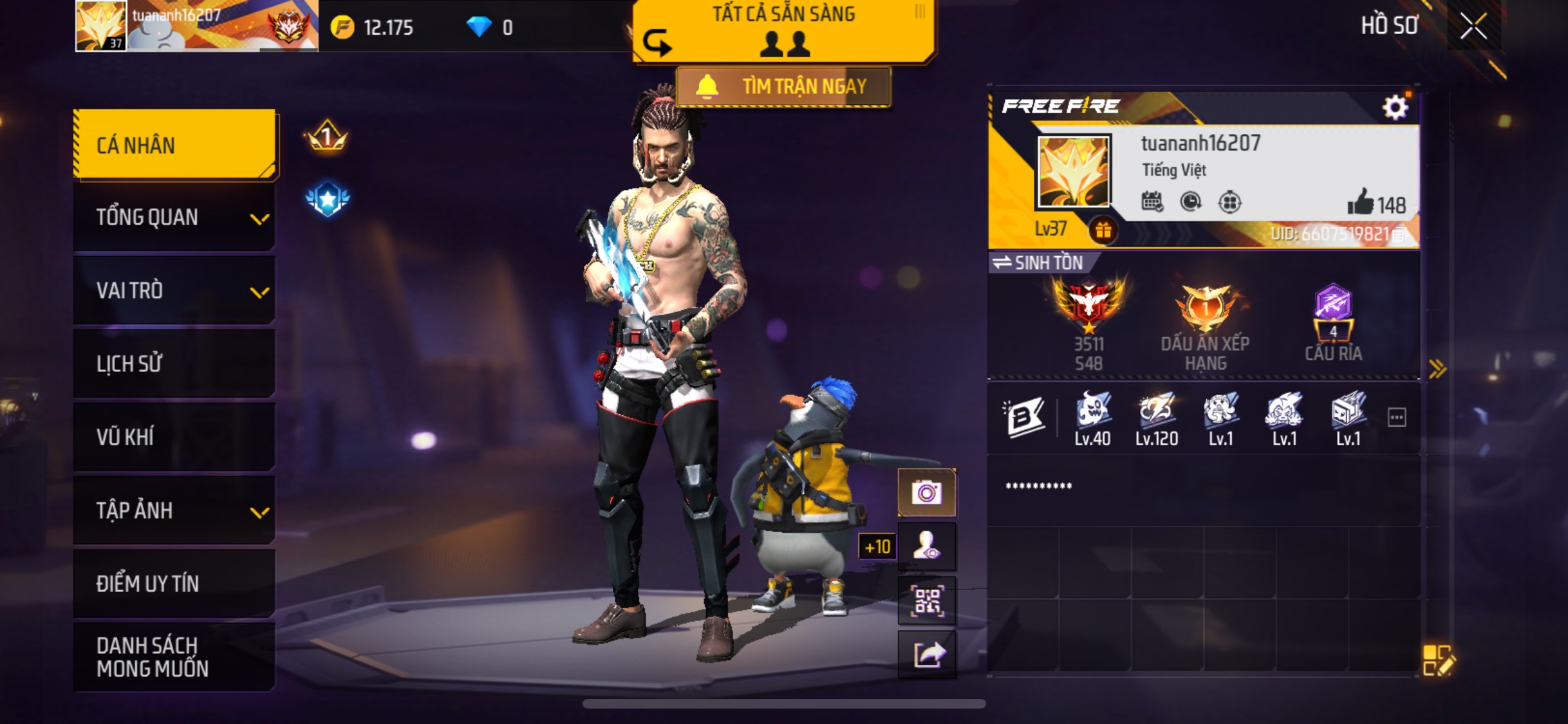Open the gift icon beside Lv37
This screenshot has height=724, width=1568.
(x=1103, y=230)
